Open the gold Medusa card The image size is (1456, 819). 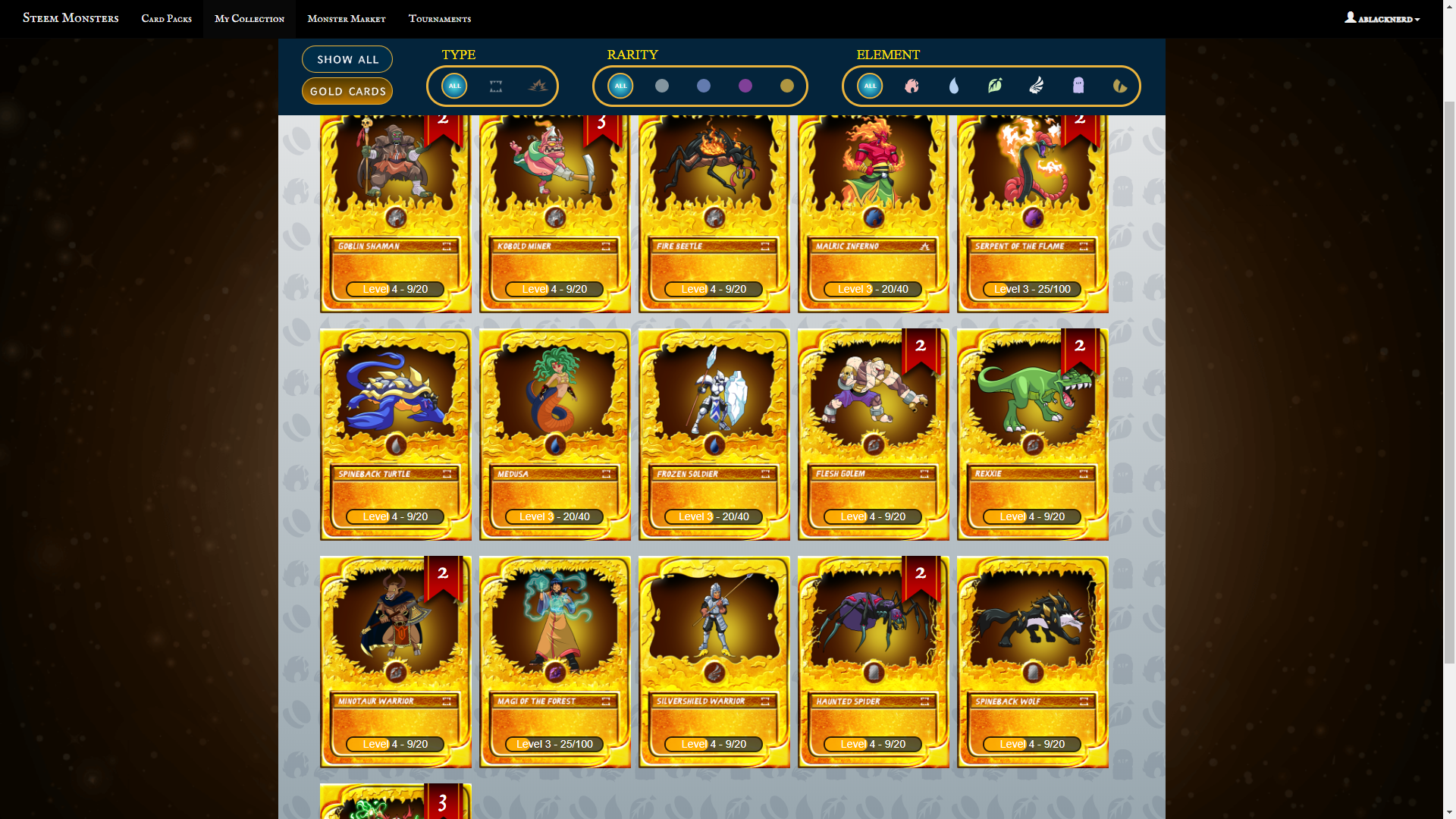554,434
